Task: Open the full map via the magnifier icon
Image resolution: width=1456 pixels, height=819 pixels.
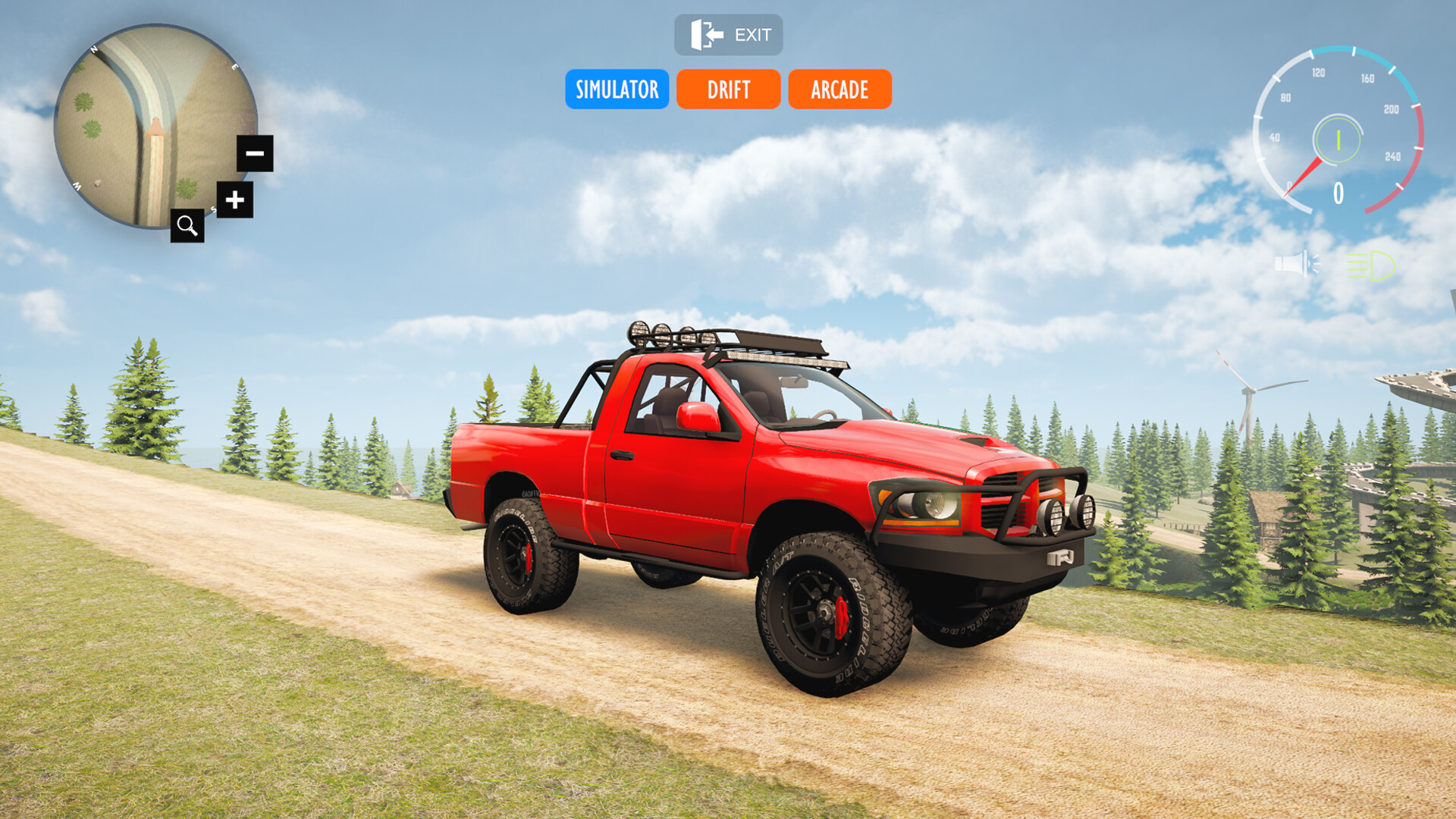Action: [188, 224]
